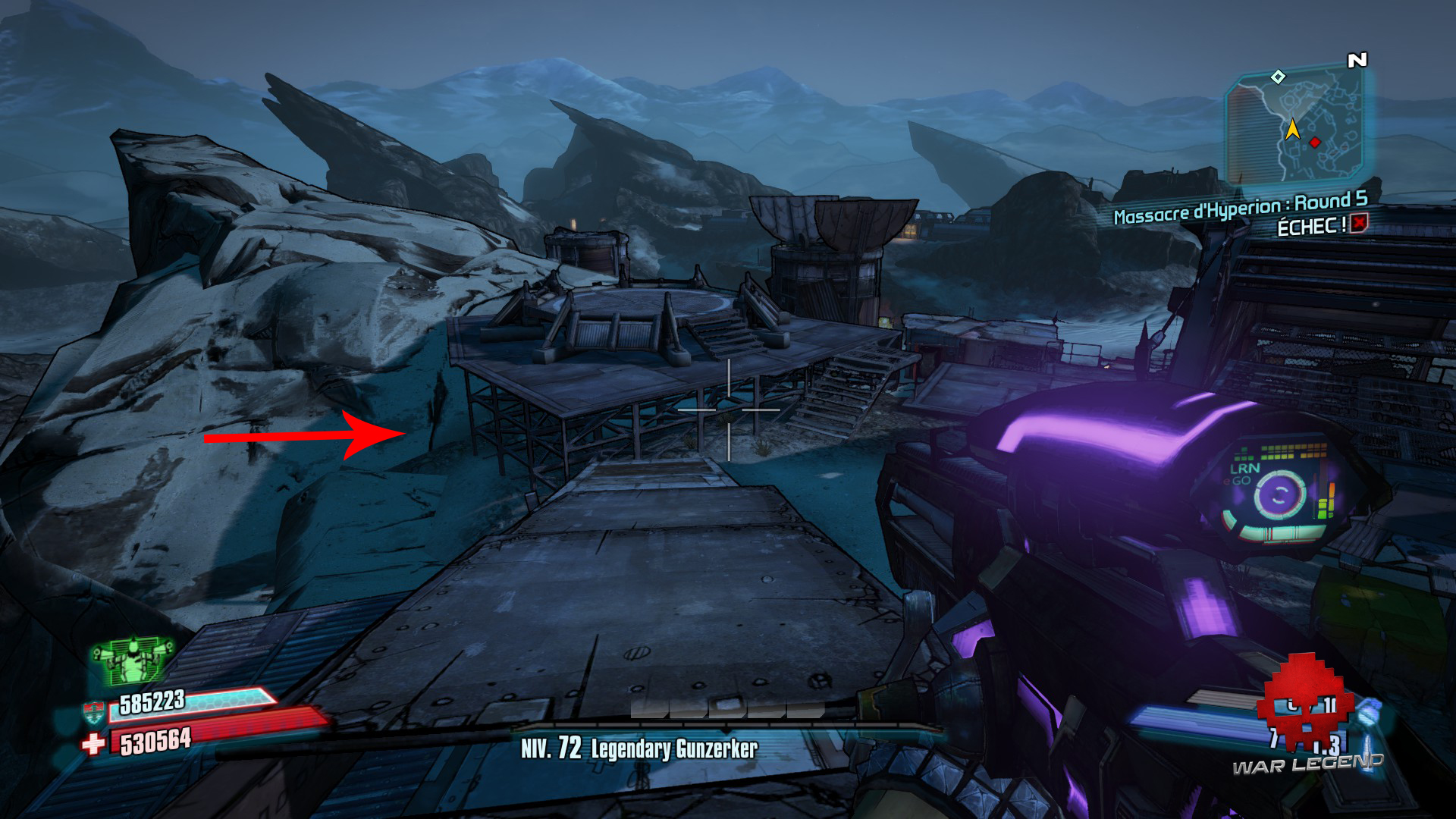Toggle the crosshair at screen center
The image size is (1456, 819).
pyautogui.click(x=728, y=409)
